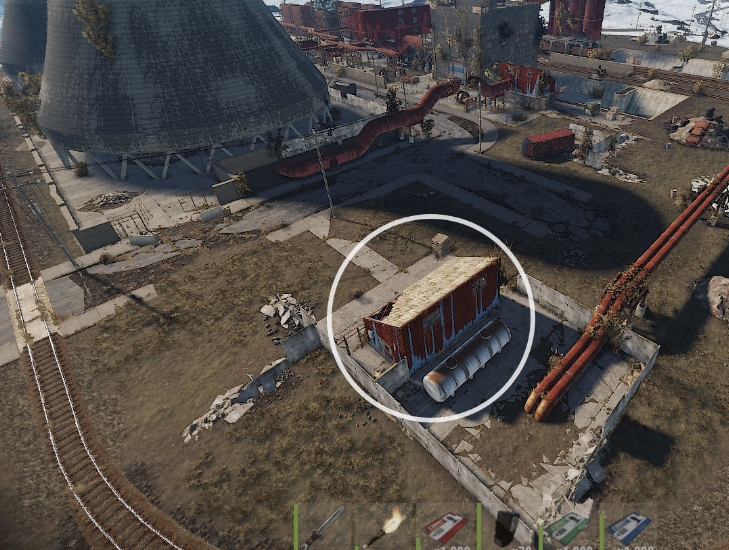Viewport: 729px width, 550px height.
Task: Select the sword hotbar slot
Action: [325, 526]
